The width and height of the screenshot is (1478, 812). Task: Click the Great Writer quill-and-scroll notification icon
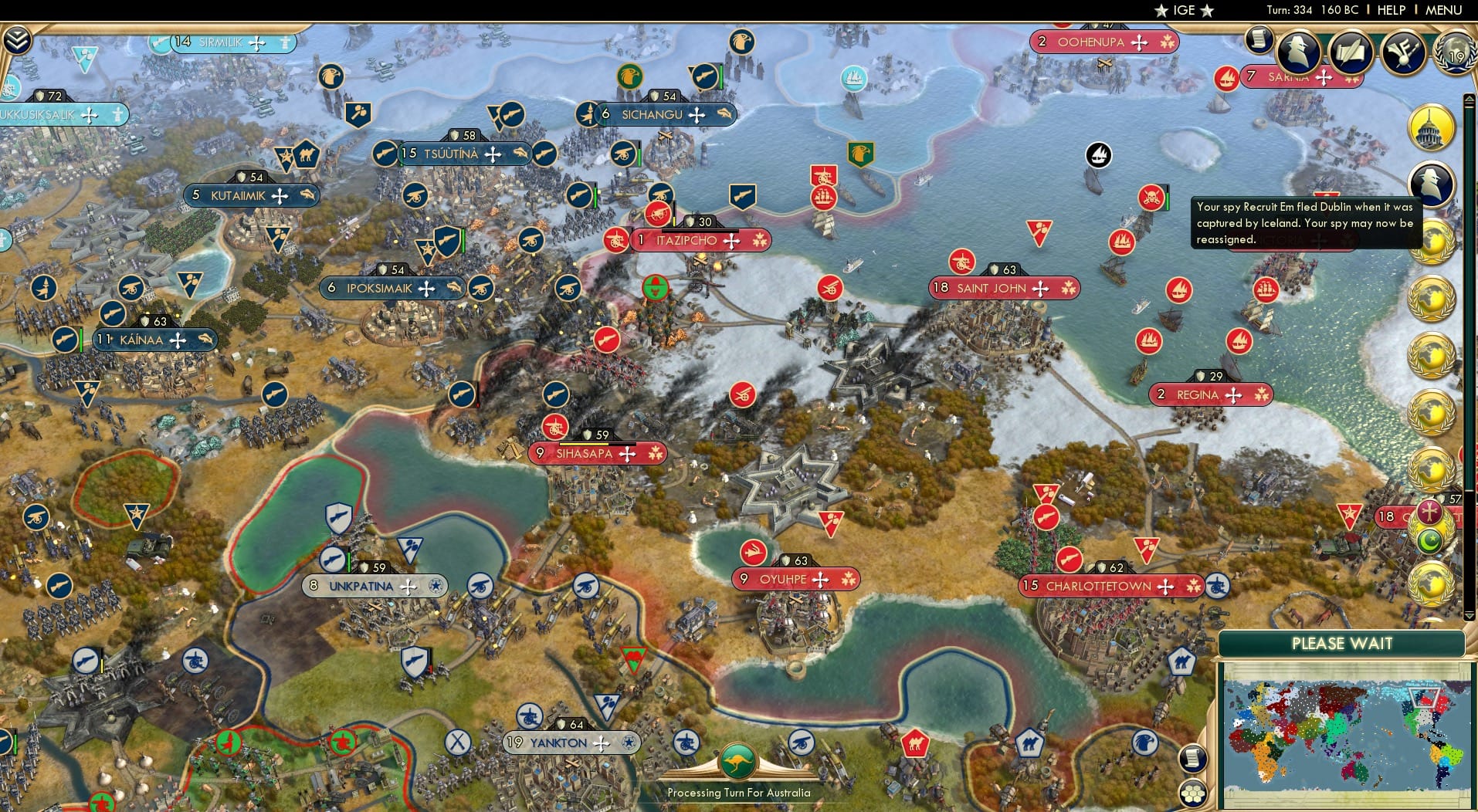tap(1350, 52)
